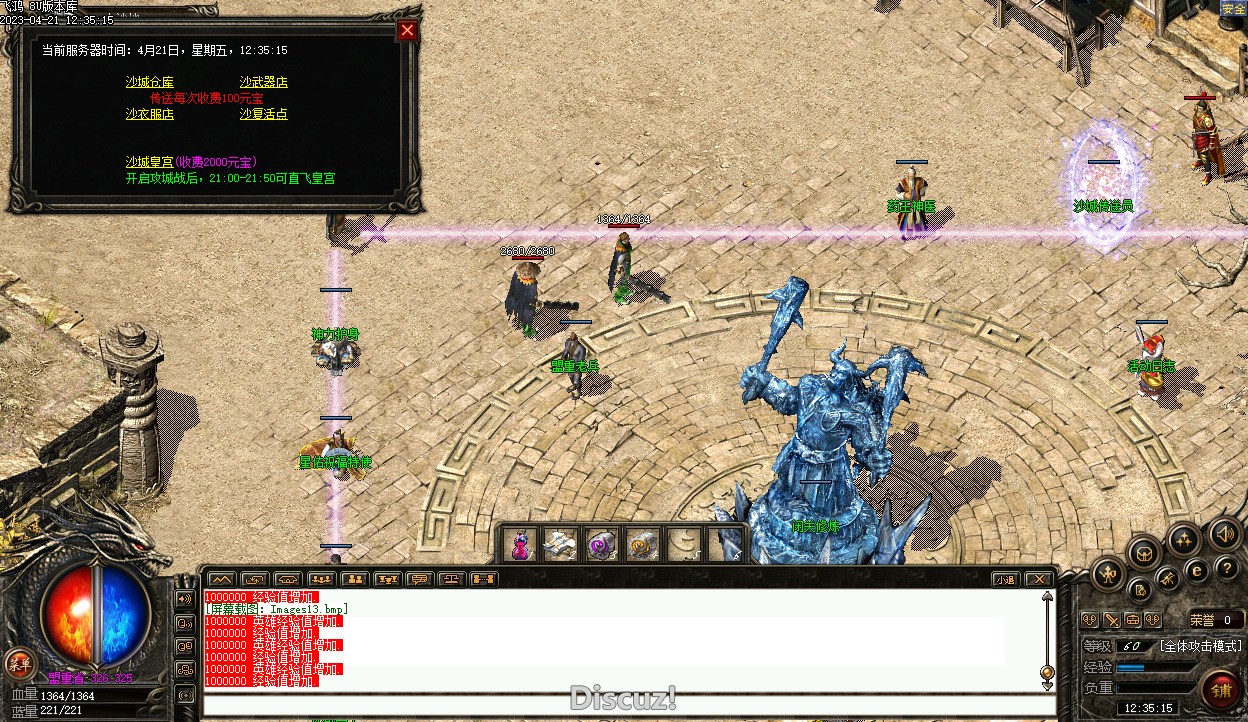Choose the 沙城仓库 teleport link
Screen dimensions: 1248x722
click(149, 82)
